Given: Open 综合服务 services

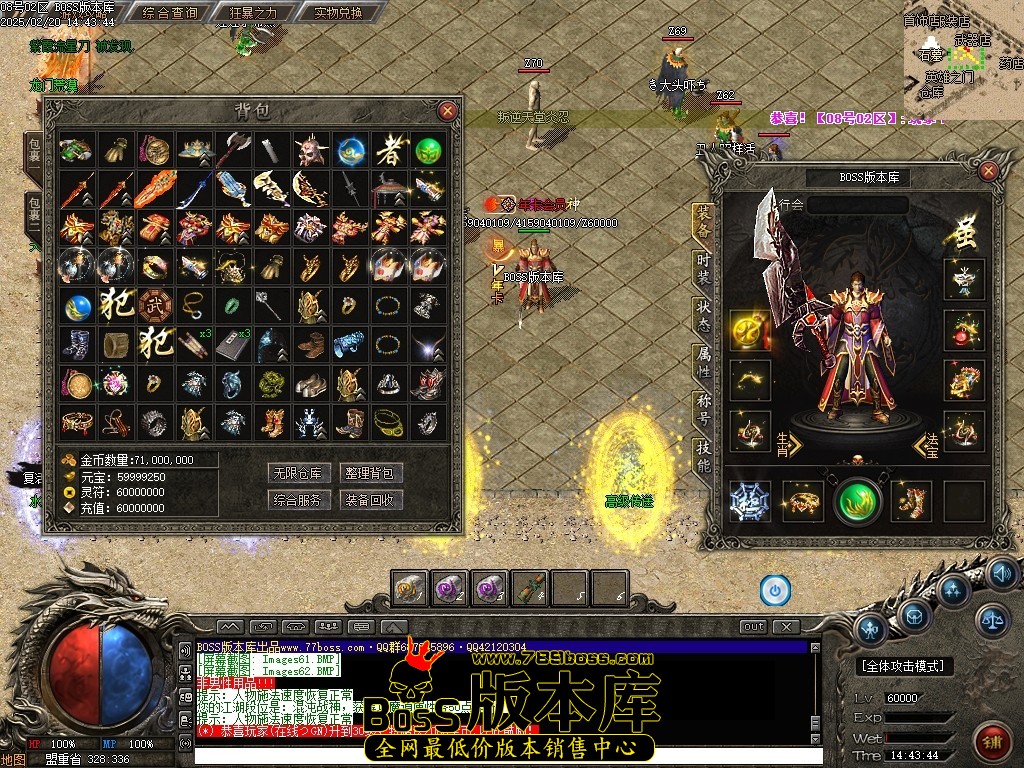Looking at the screenshot, I should point(298,500).
